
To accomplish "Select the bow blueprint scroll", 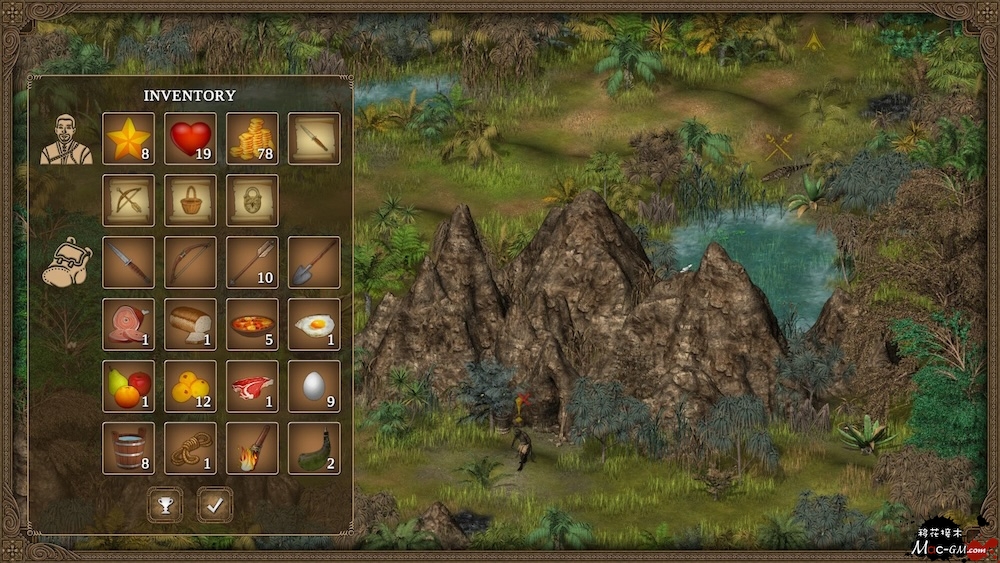I will [129, 200].
